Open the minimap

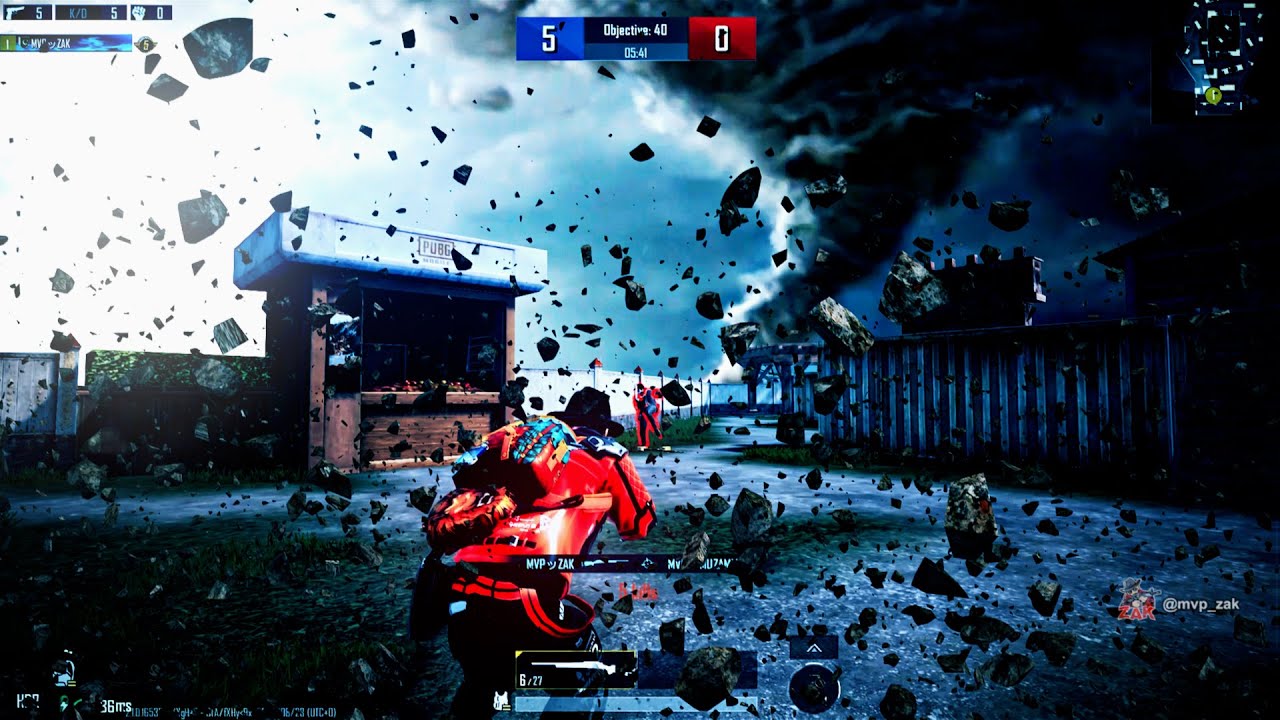[1221, 58]
